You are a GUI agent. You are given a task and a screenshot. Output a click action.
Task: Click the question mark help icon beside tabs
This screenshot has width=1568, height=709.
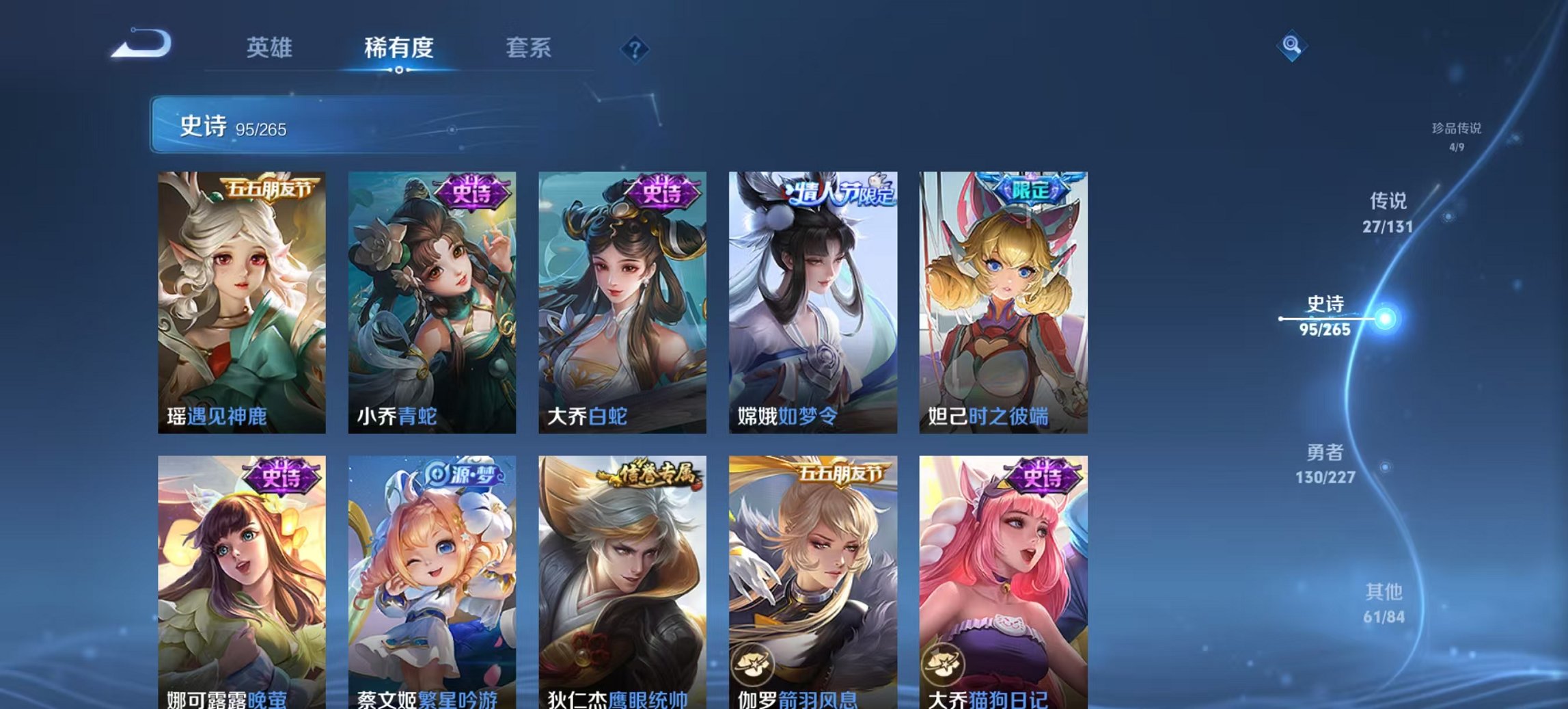(x=635, y=49)
